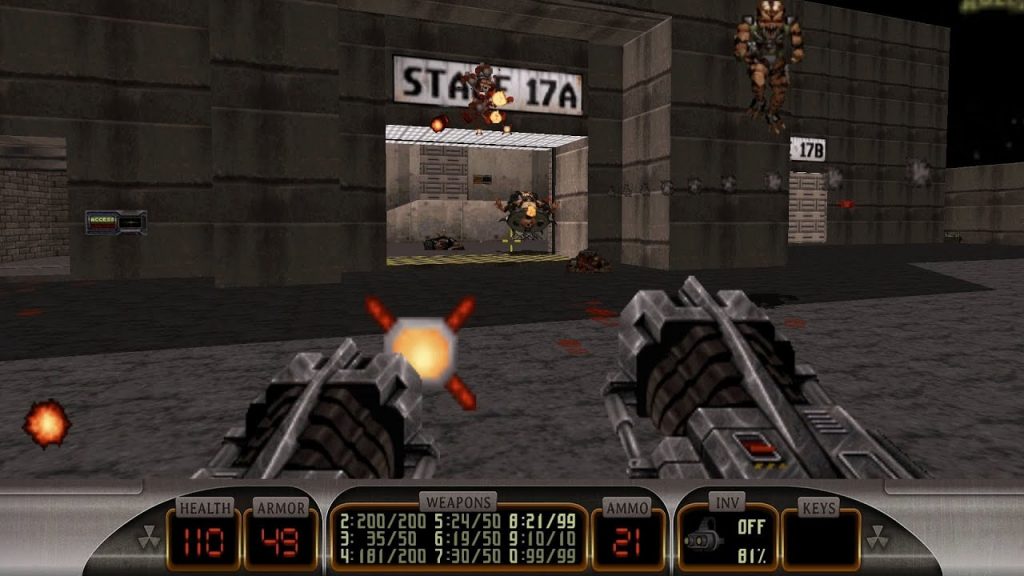The image size is (1024, 576).
Task: Select the night vision goggles inventory item
Action: 704,539
